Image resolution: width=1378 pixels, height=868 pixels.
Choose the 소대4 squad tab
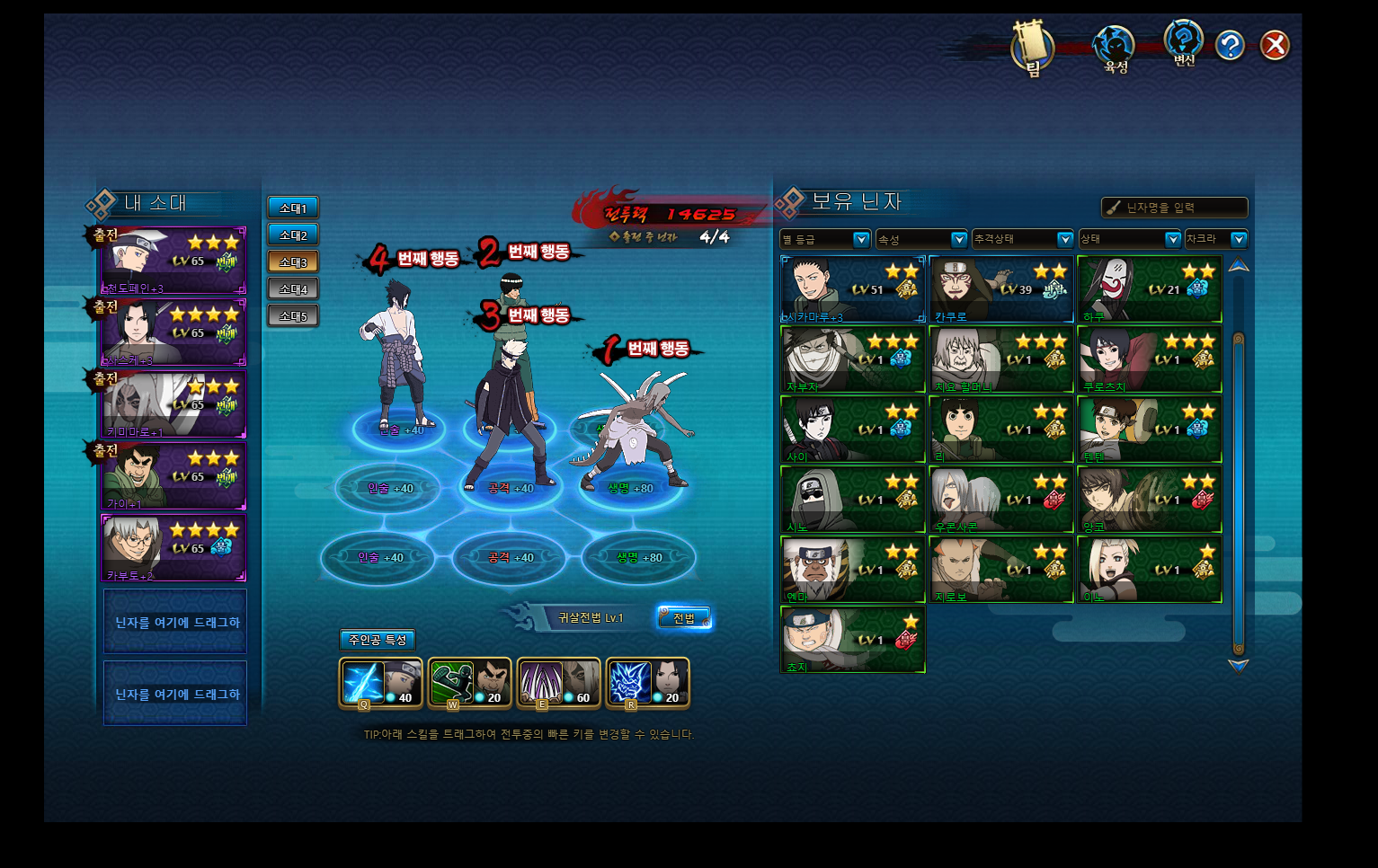pos(293,289)
